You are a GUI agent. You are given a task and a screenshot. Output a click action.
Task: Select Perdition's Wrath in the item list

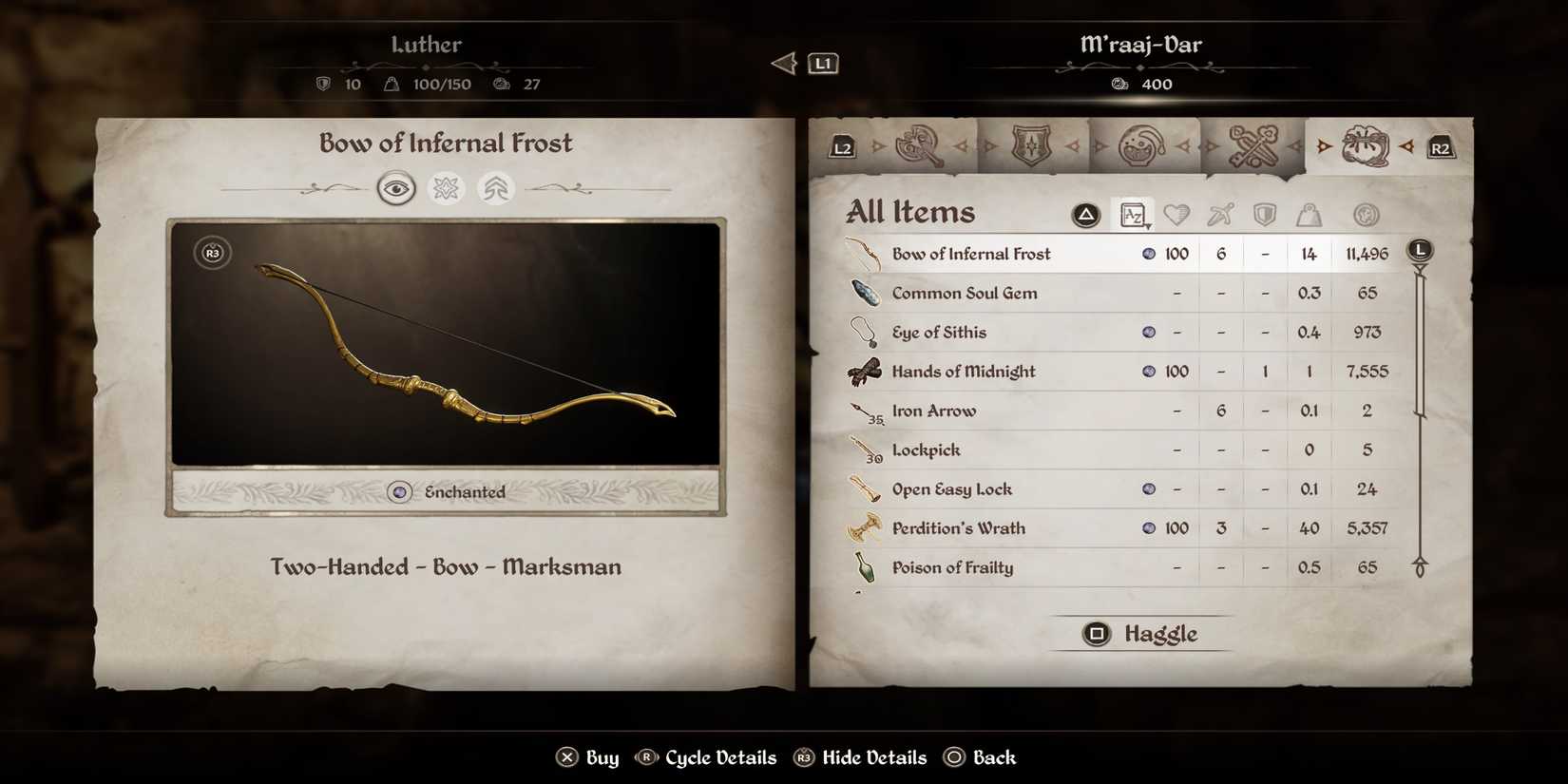958,528
